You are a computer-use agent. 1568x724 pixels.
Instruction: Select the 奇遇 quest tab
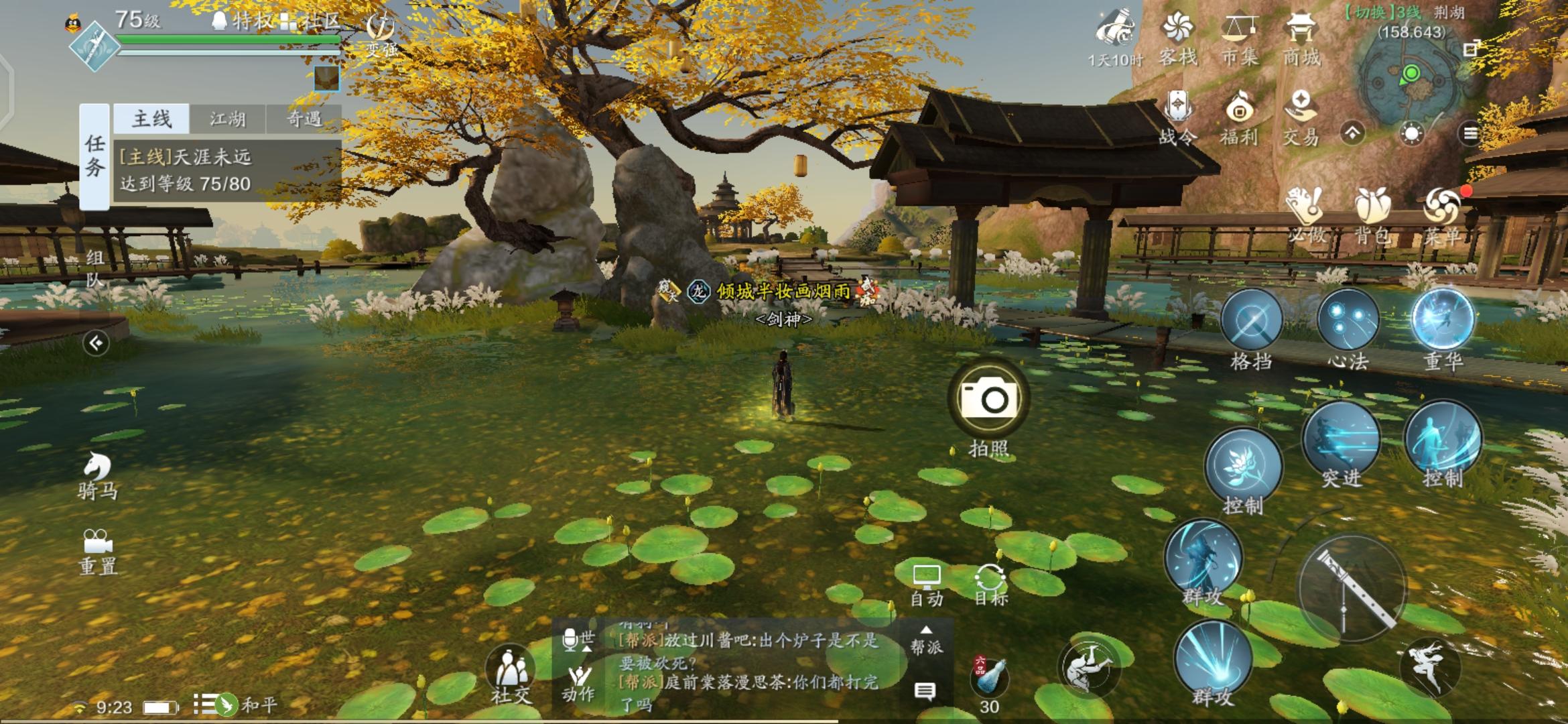pos(304,119)
